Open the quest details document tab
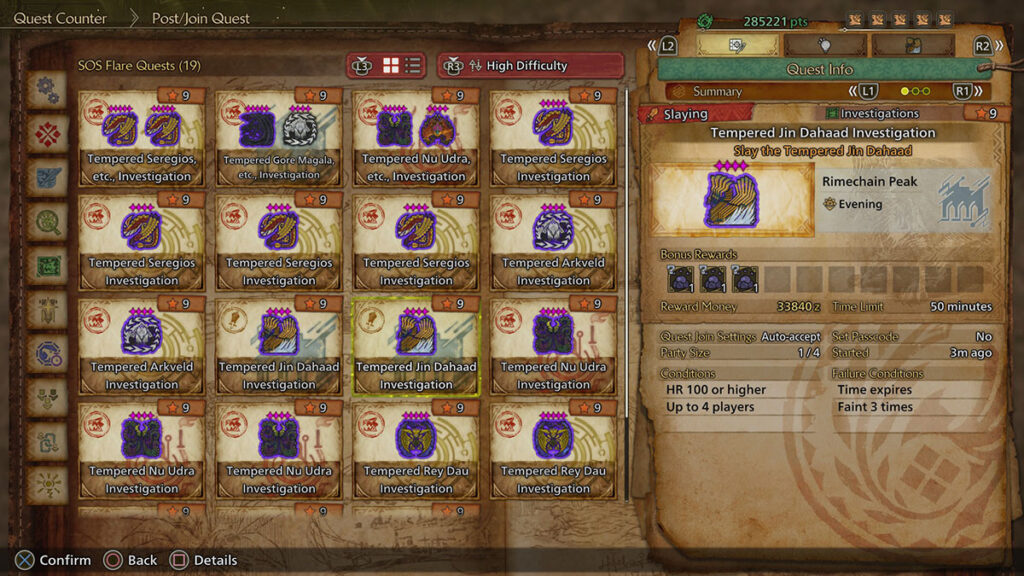1024x576 pixels. coord(737,45)
